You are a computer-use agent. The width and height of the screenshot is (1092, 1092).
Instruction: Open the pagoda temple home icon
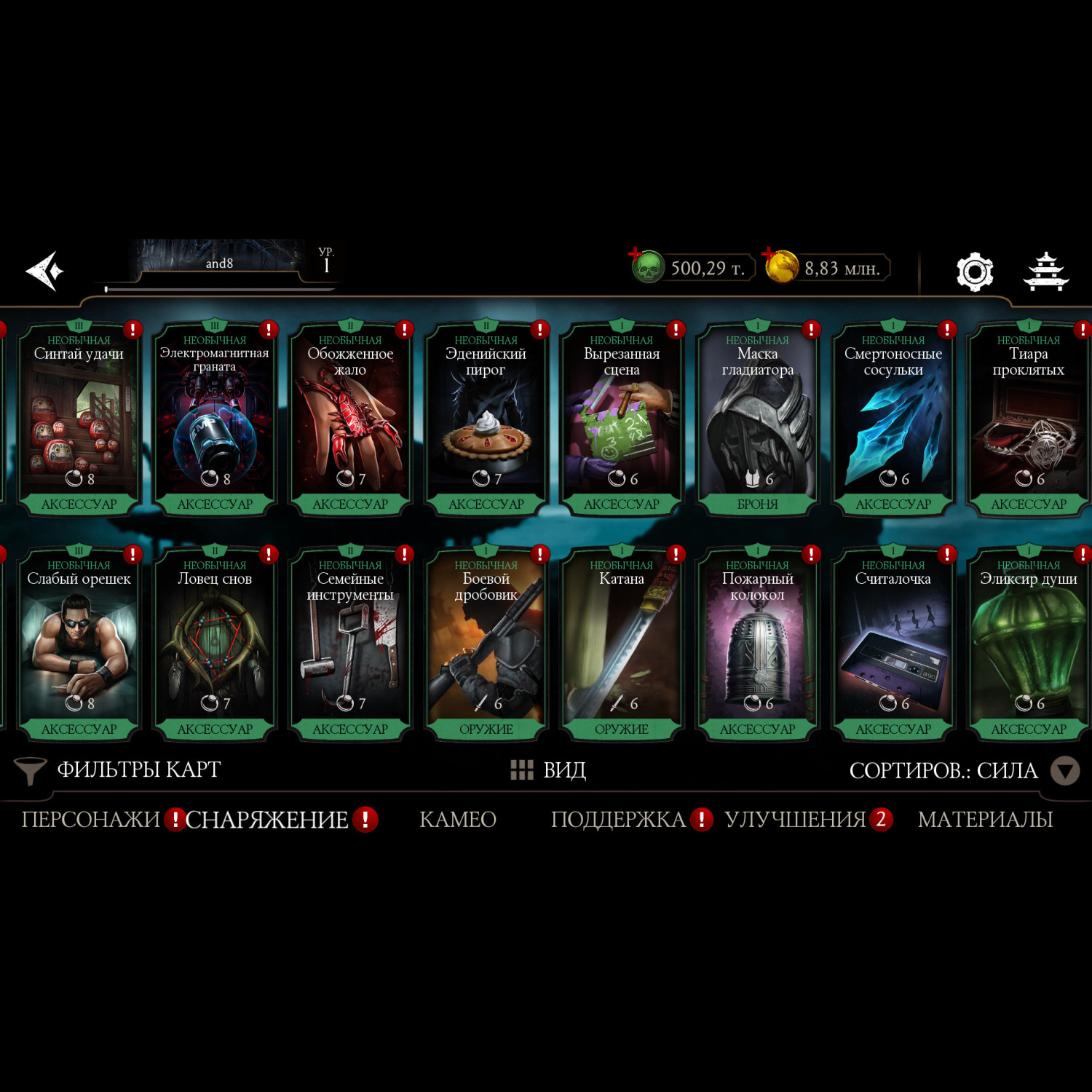tap(1045, 272)
